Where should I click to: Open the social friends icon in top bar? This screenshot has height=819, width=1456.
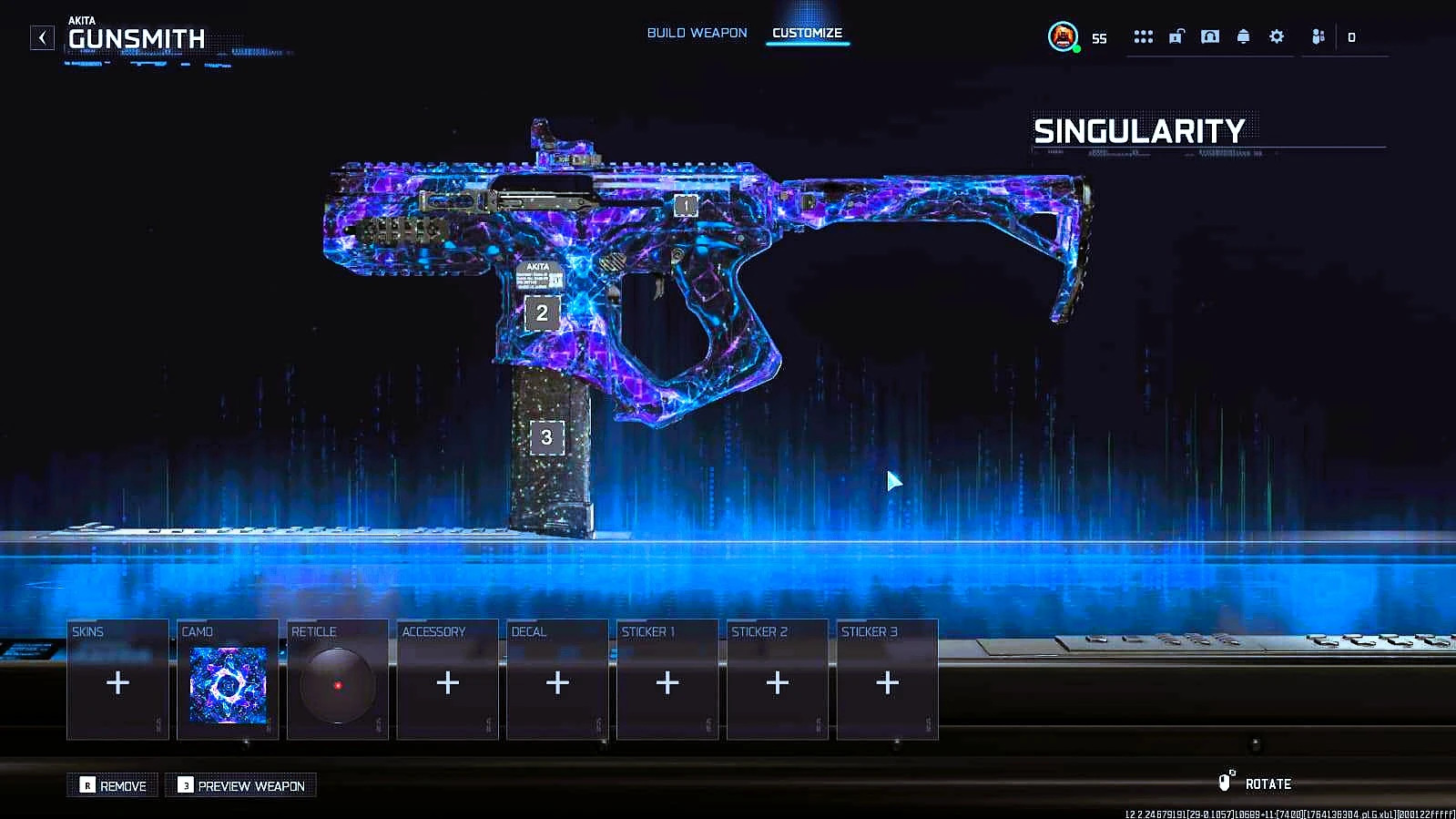point(1317,36)
